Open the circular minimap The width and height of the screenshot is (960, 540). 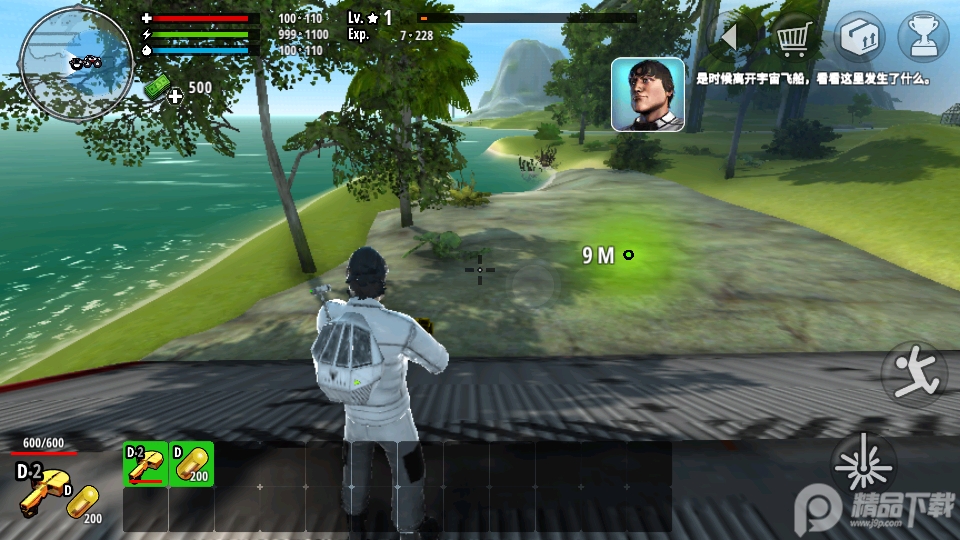[x=76, y=63]
